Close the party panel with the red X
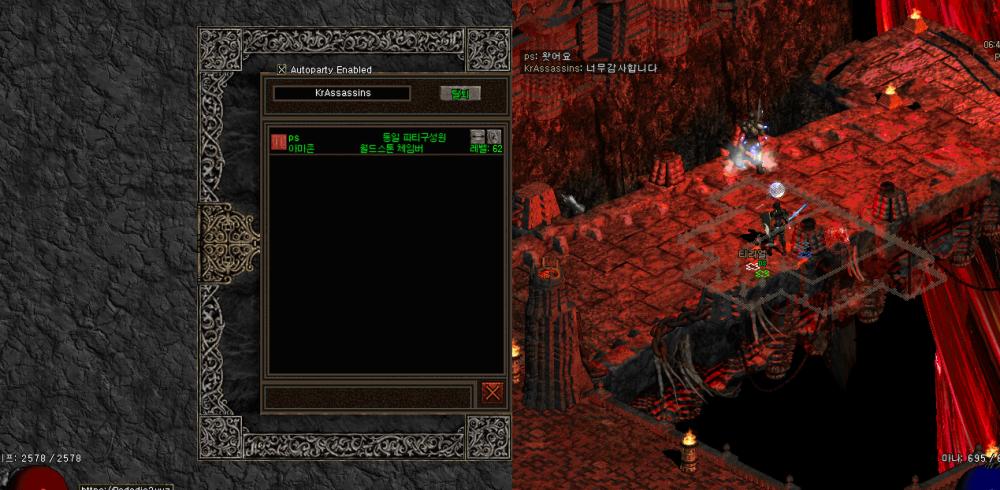The height and width of the screenshot is (490, 1000). pyautogui.click(x=492, y=392)
